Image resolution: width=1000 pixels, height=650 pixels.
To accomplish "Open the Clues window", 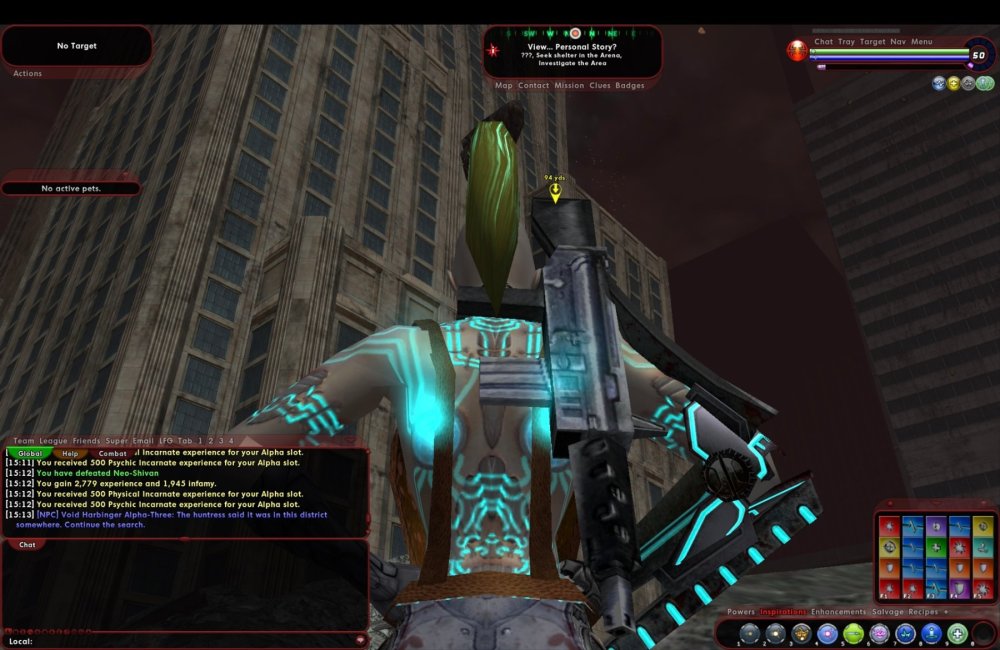I will click(600, 86).
